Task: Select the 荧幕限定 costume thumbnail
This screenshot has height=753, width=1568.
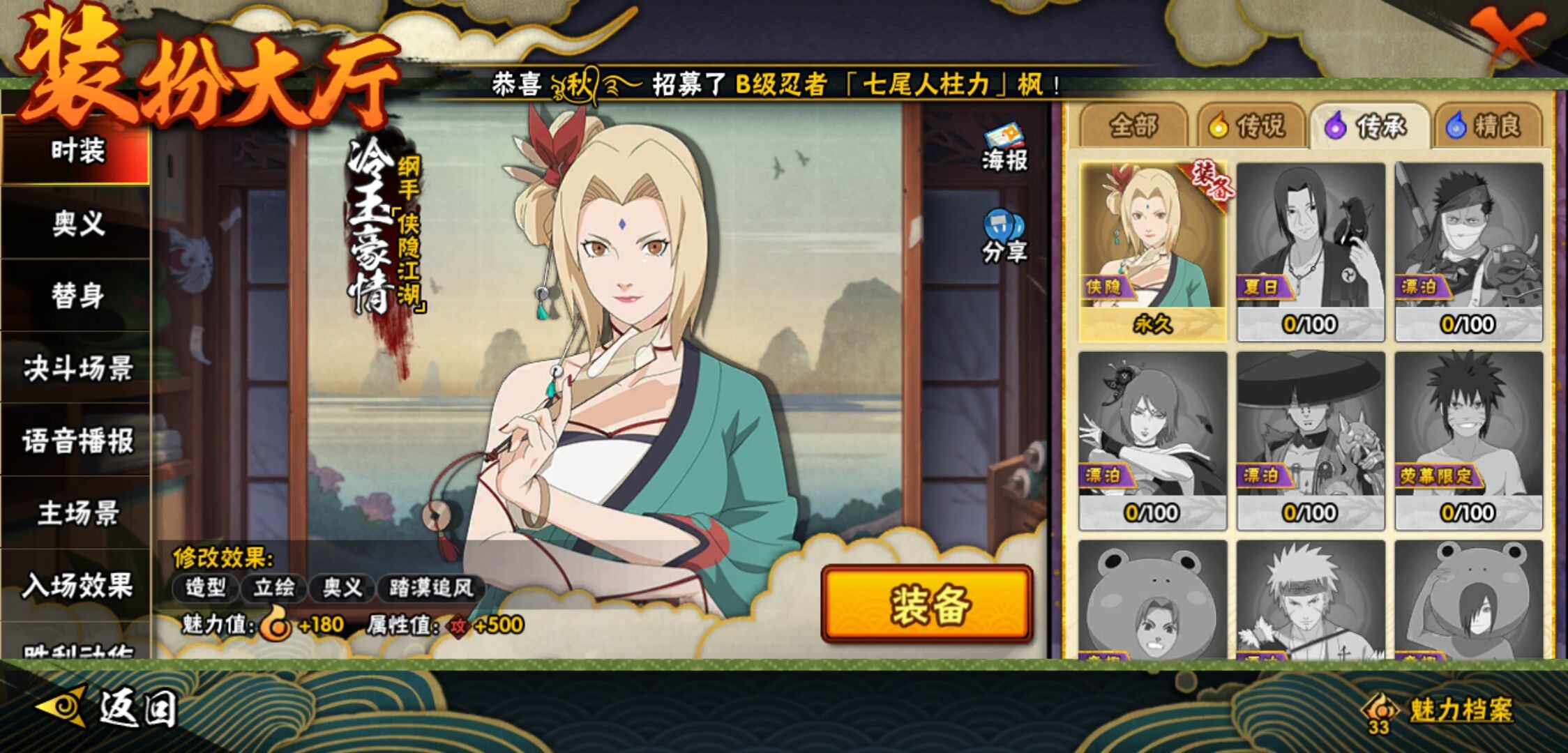Action: click(1468, 439)
